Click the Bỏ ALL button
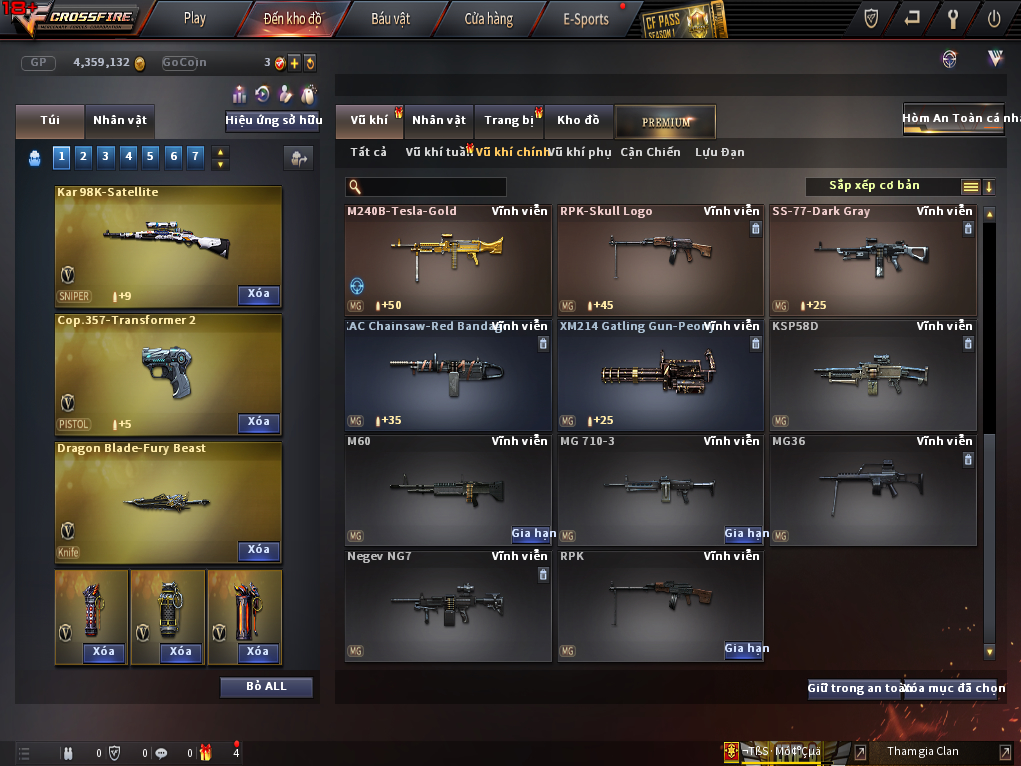The height and width of the screenshot is (766, 1021). point(266,687)
